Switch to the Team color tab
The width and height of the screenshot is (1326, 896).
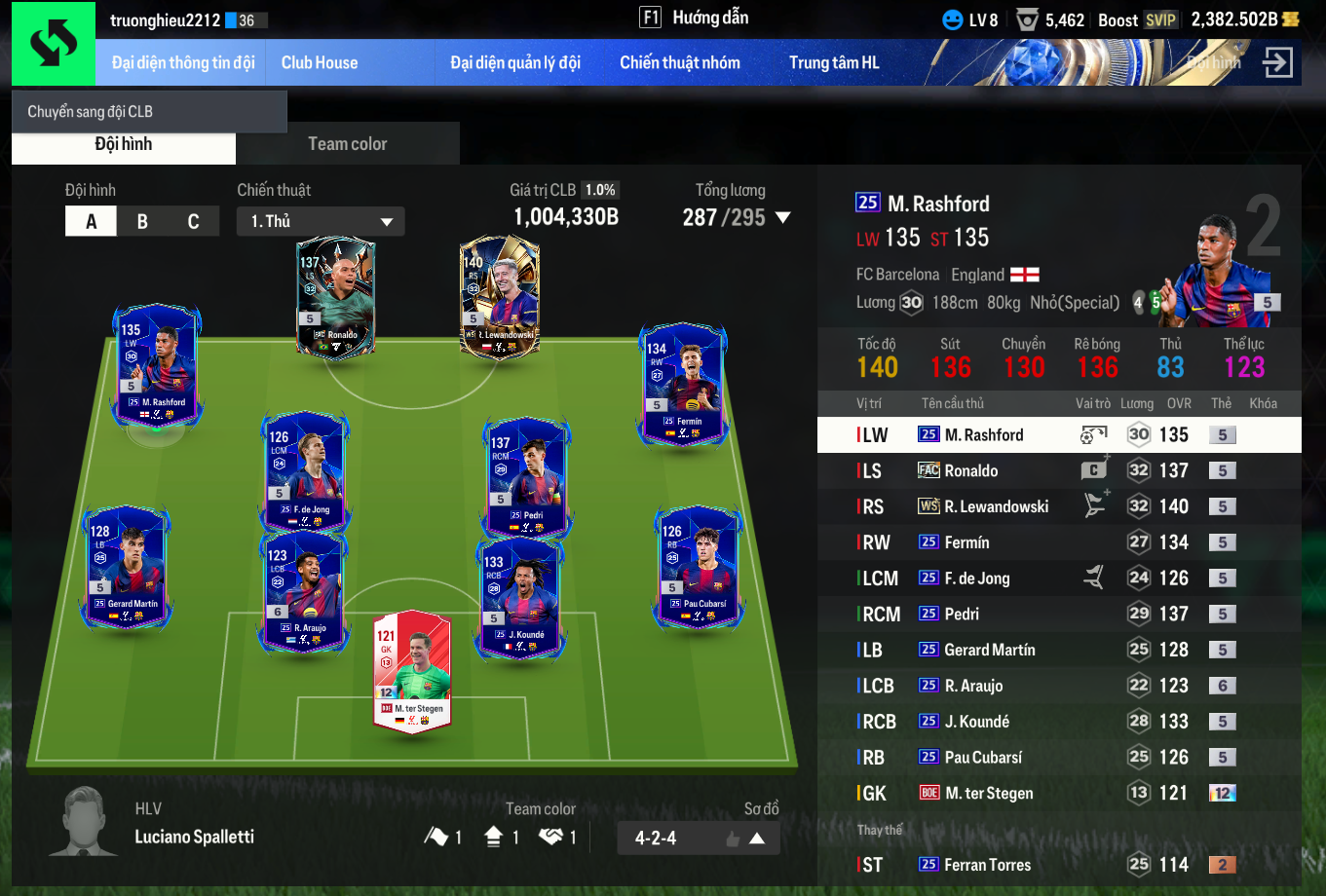tap(348, 144)
